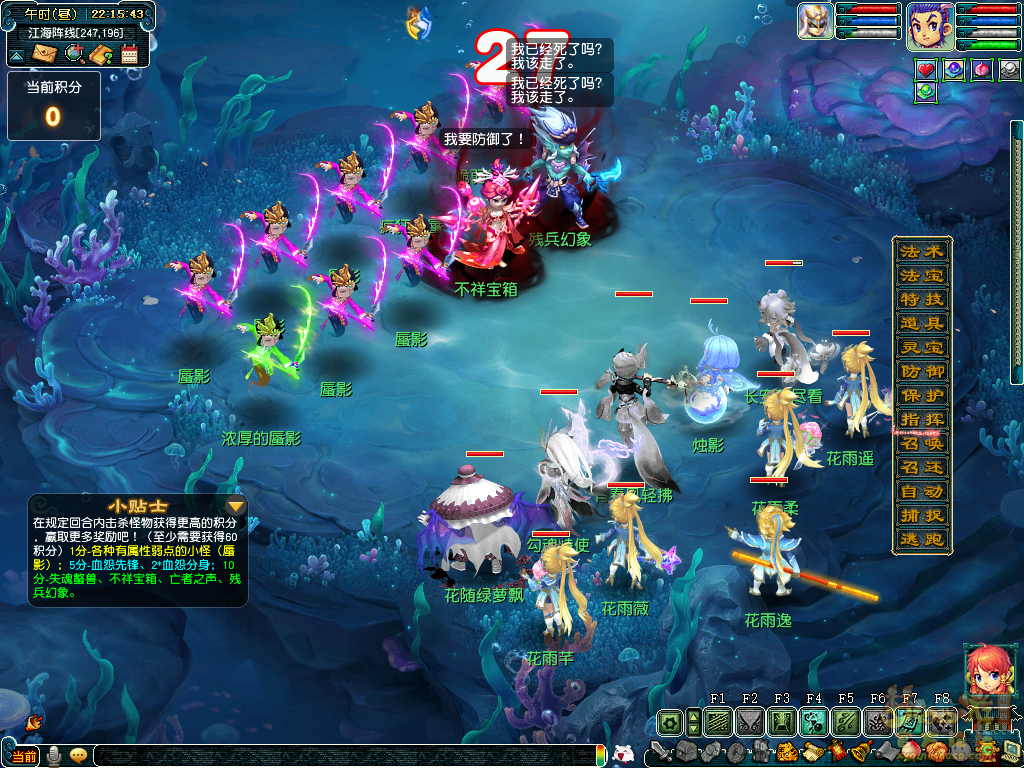Open the green gear hotbar settings

coord(669,721)
